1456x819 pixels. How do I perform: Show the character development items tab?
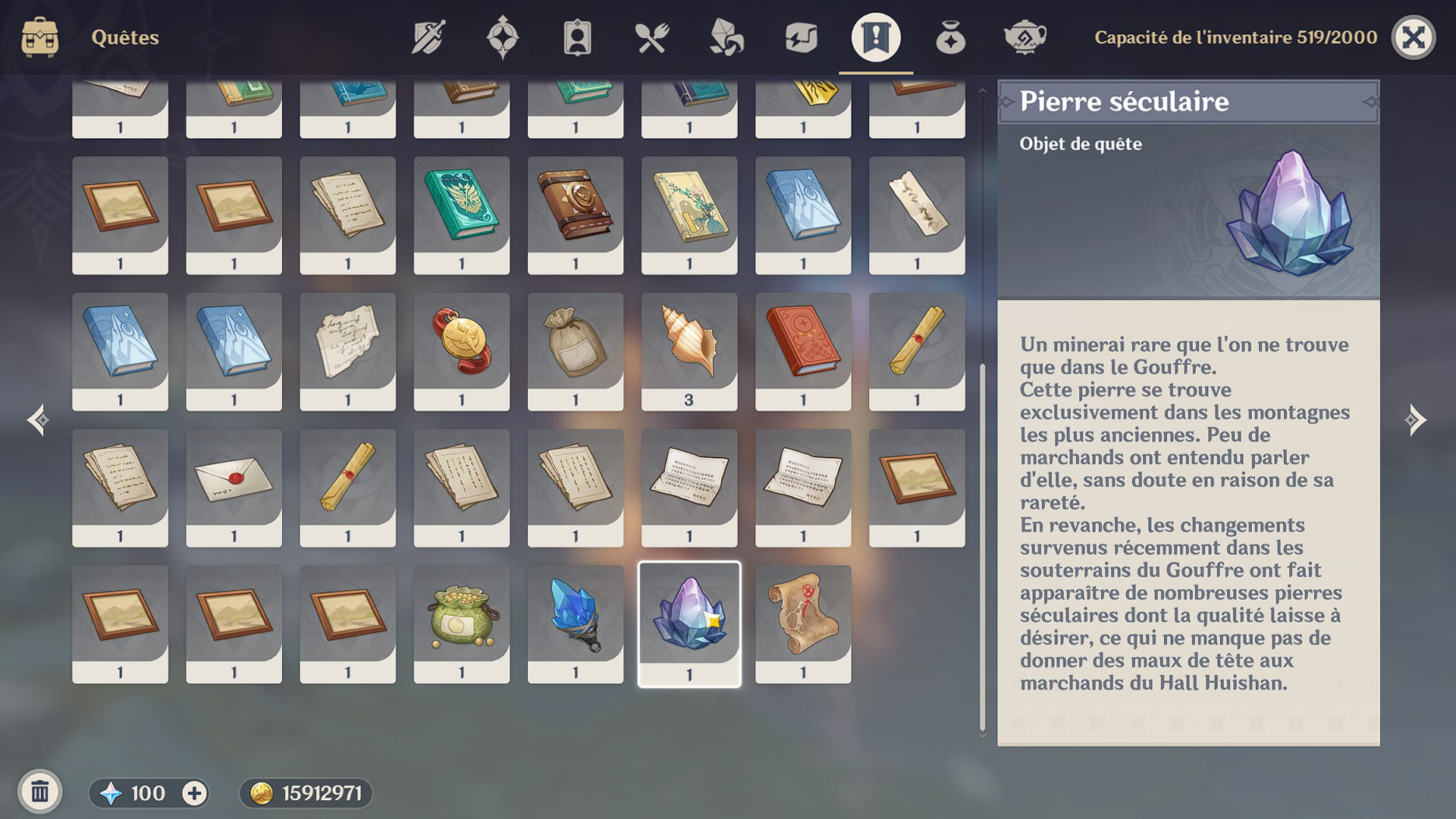pyautogui.click(x=577, y=37)
